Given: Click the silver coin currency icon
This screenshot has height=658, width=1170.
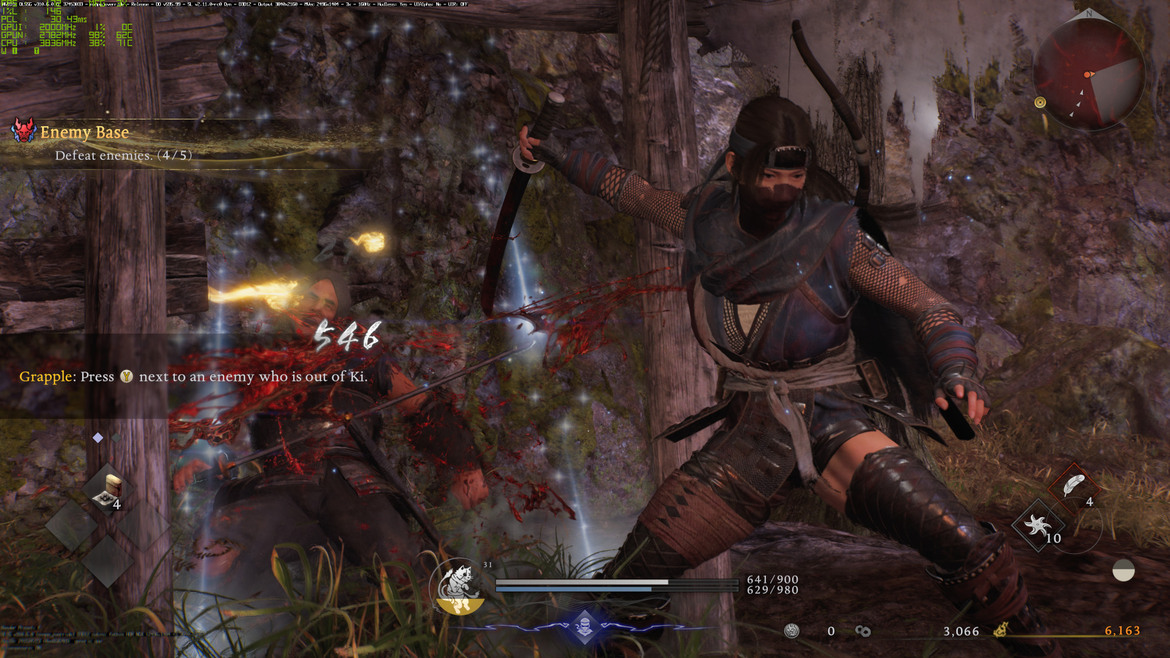Looking at the screenshot, I should pos(791,631).
